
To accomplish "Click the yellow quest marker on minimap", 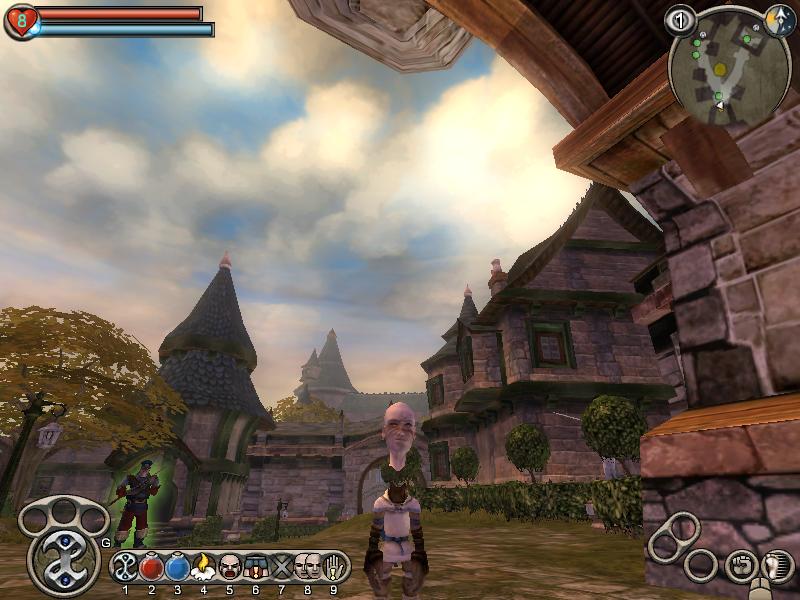I will [x=720, y=68].
